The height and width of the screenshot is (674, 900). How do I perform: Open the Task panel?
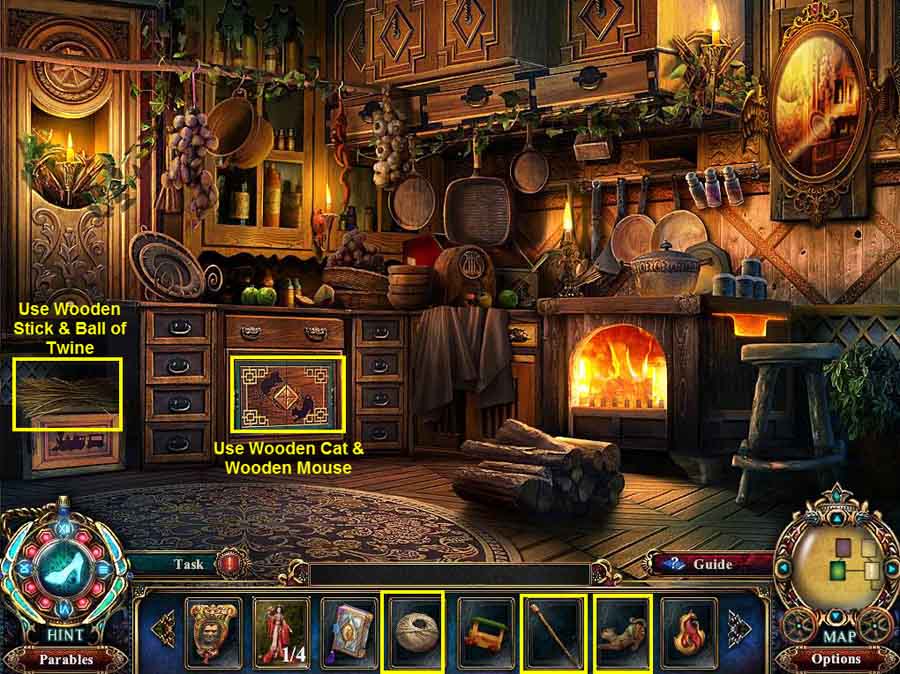[x=189, y=564]
